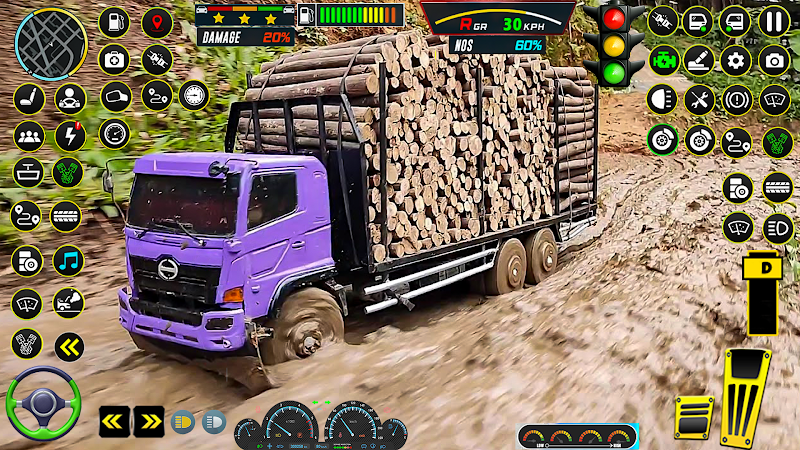Apply the brake pedal
Screen dimensions: 800x450
point(692,416)
